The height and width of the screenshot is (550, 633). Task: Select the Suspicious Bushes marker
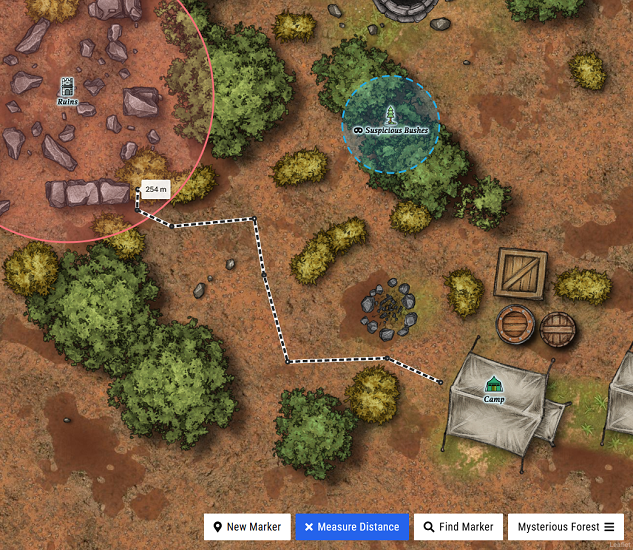pos(391,114)
